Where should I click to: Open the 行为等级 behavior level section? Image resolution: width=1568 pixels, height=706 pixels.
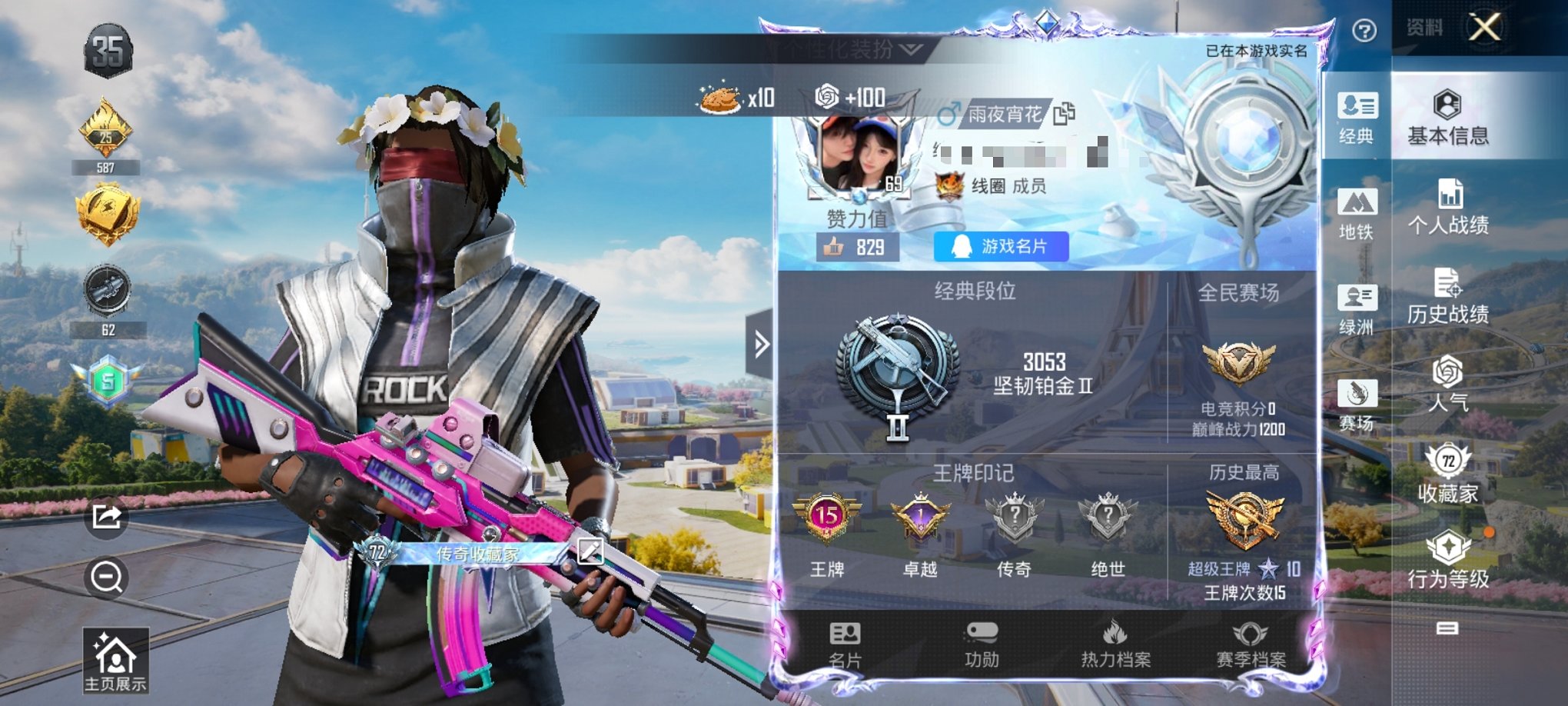click(1448, 560)
